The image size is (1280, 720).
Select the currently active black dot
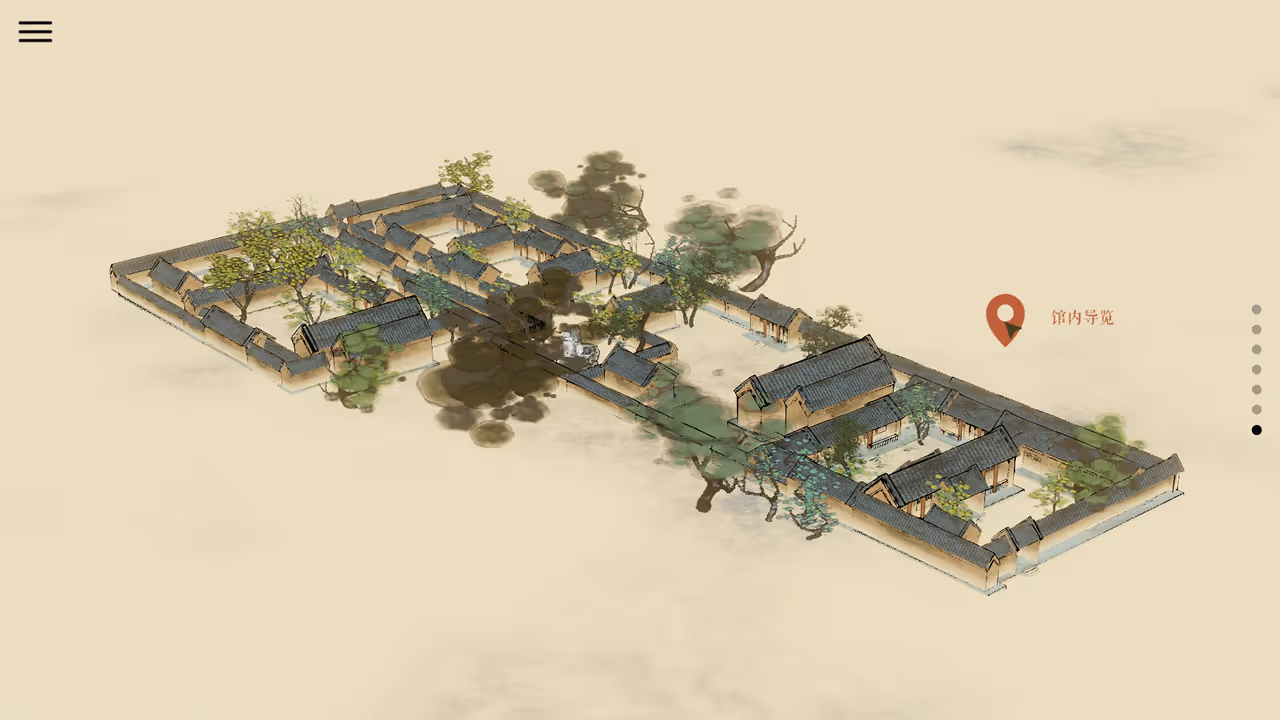point(1257,430)
